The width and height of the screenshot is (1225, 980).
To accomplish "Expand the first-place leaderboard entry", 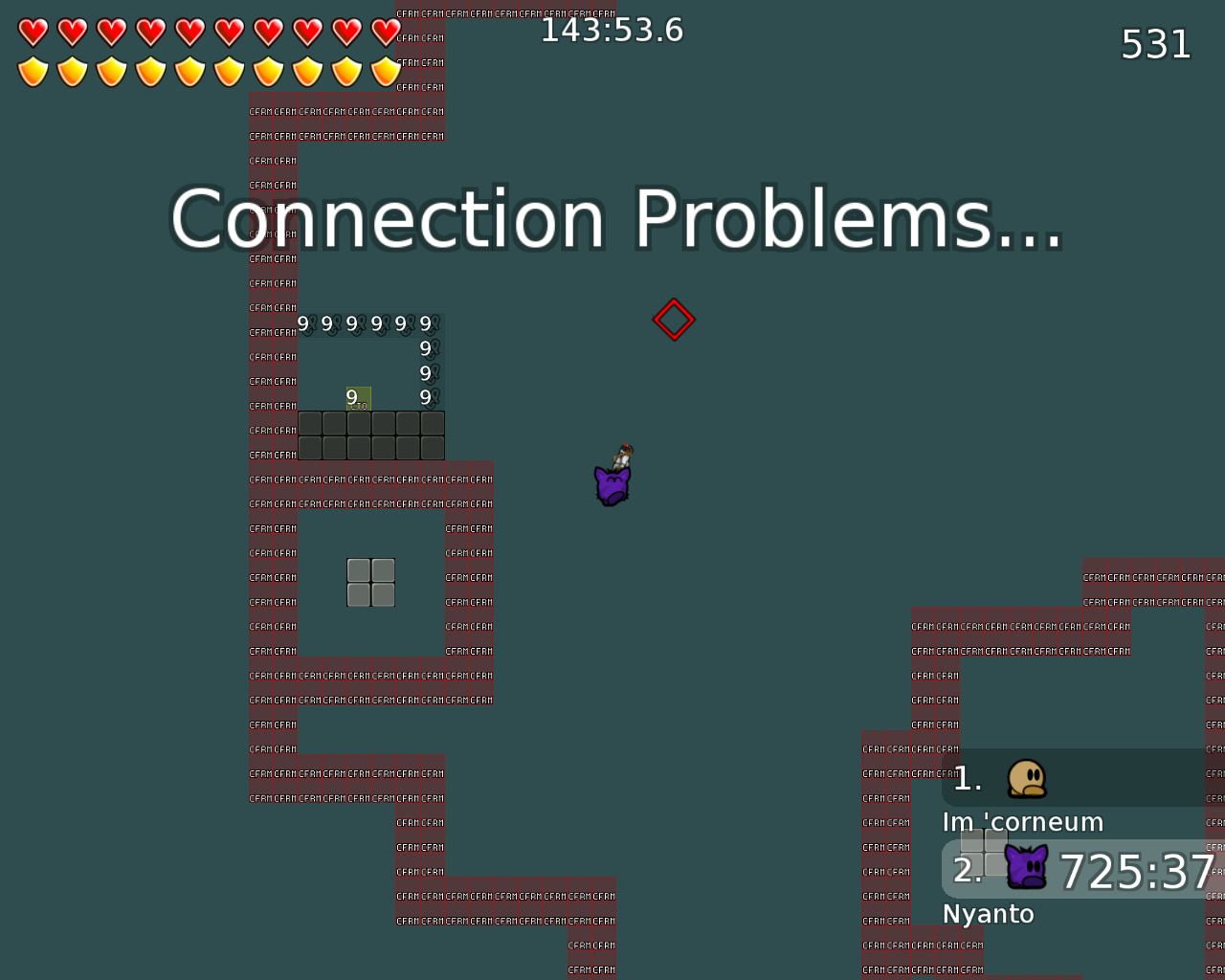I will [x=1072, y=778].
